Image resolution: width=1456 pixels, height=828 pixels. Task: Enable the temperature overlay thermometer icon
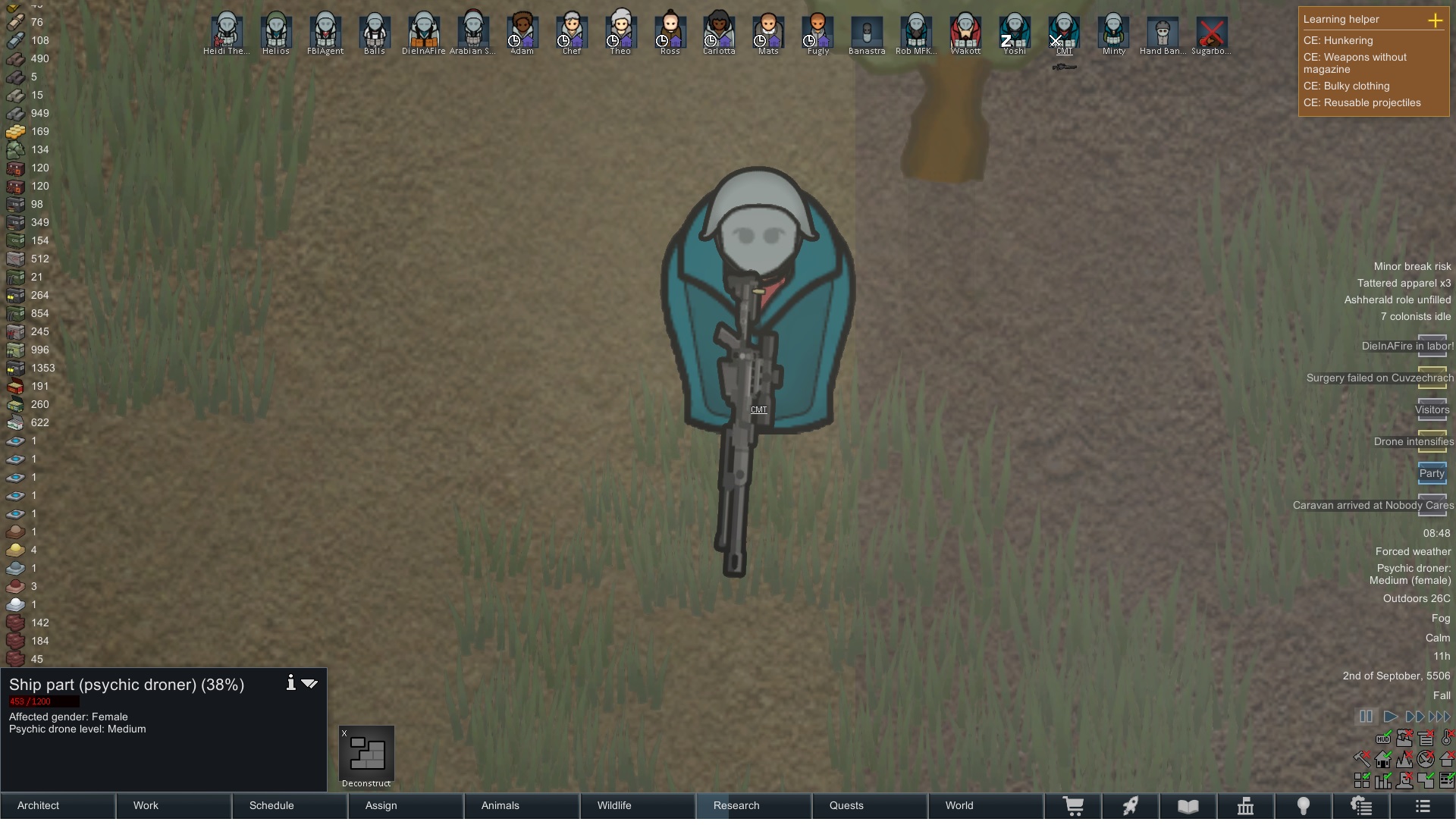1446,739
